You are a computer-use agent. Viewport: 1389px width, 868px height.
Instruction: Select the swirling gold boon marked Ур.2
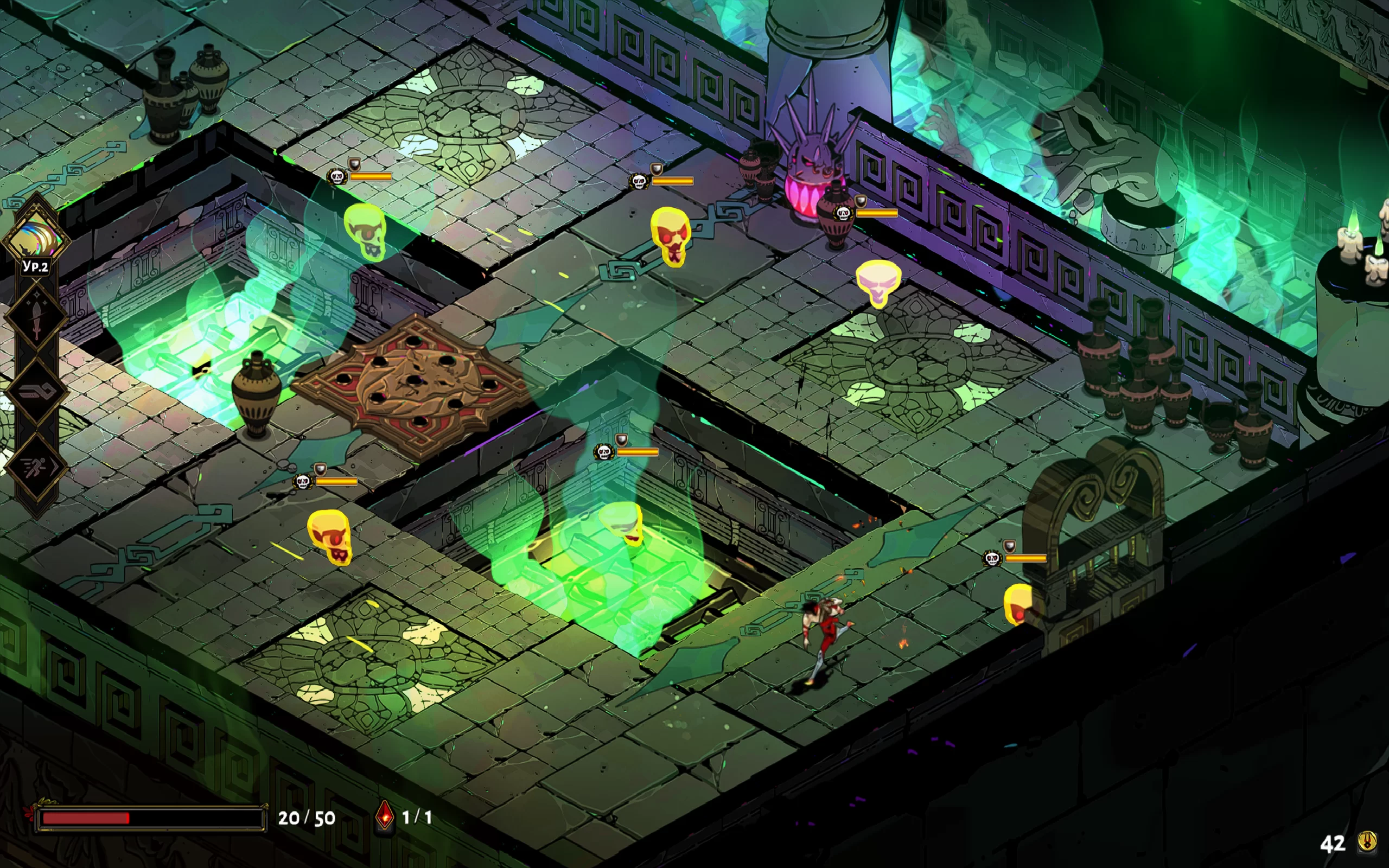tap(36, 237)
